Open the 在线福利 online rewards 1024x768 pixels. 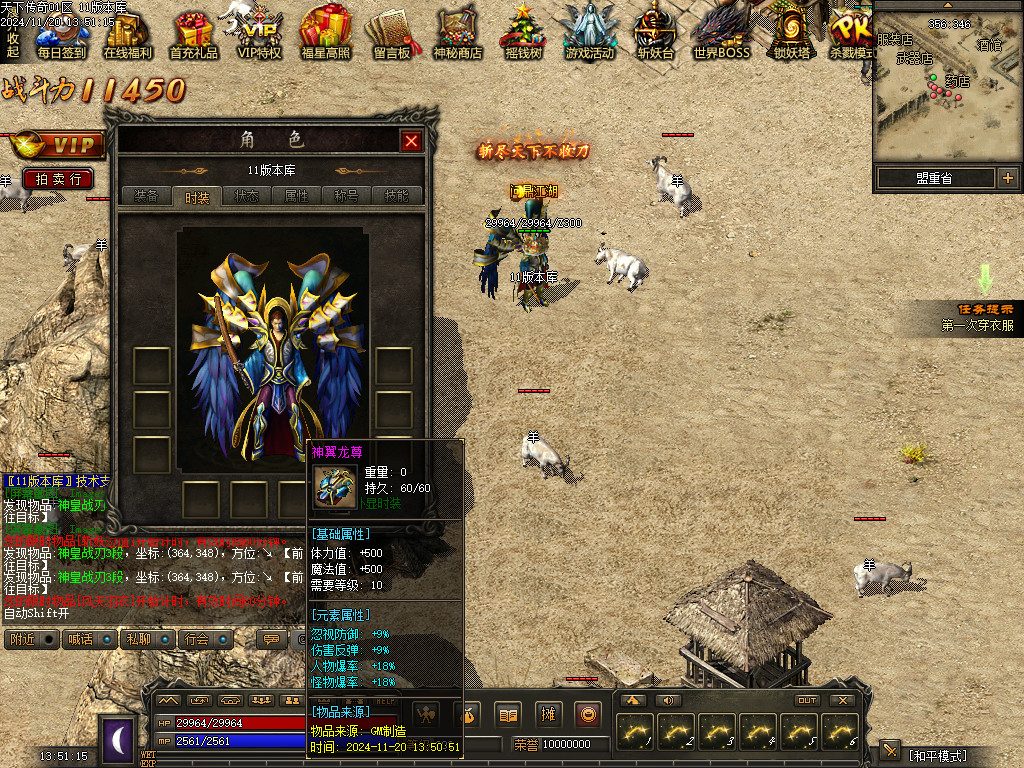tap(128, 36)
